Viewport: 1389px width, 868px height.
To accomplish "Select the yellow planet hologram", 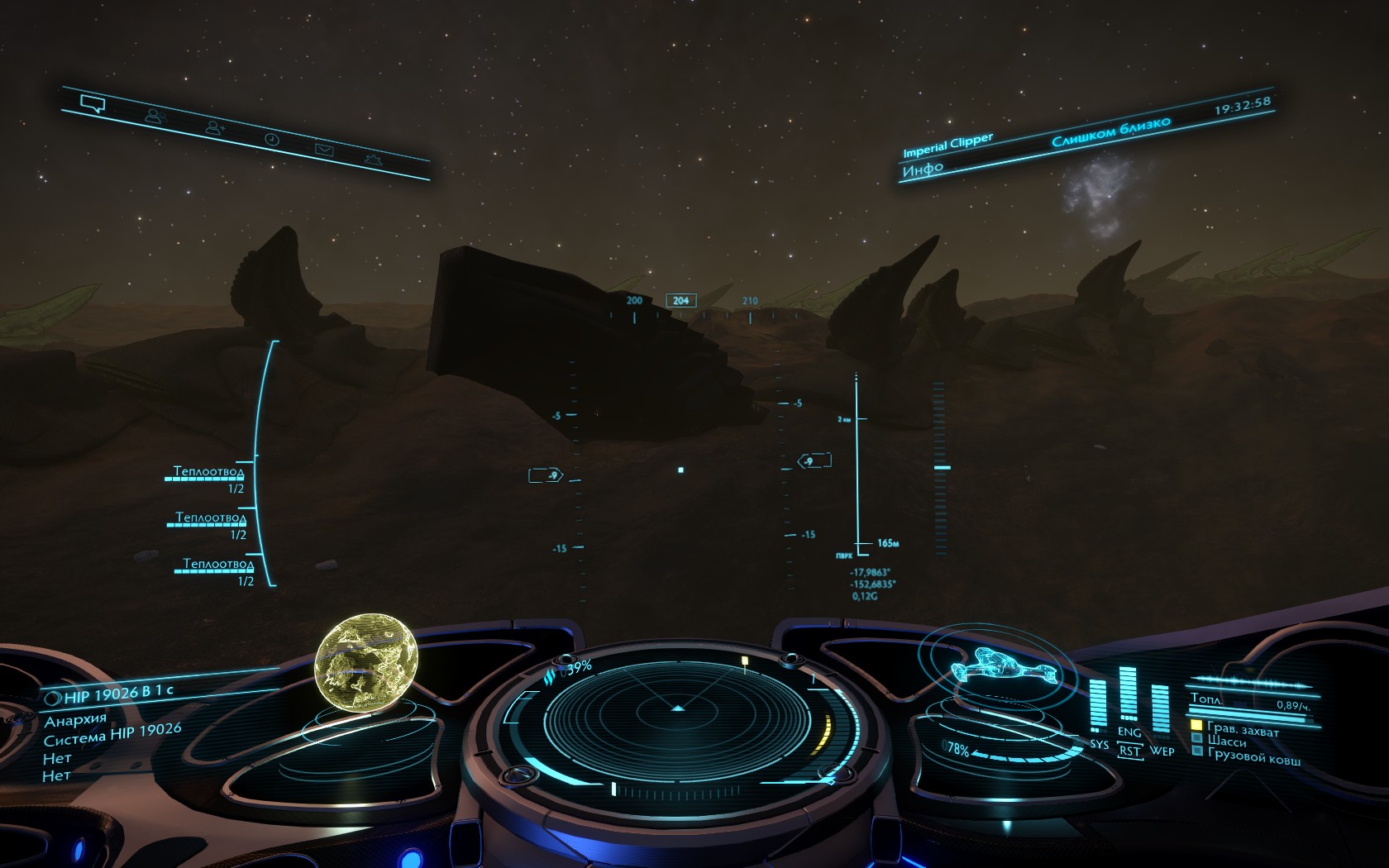I will tap(366, 661).
